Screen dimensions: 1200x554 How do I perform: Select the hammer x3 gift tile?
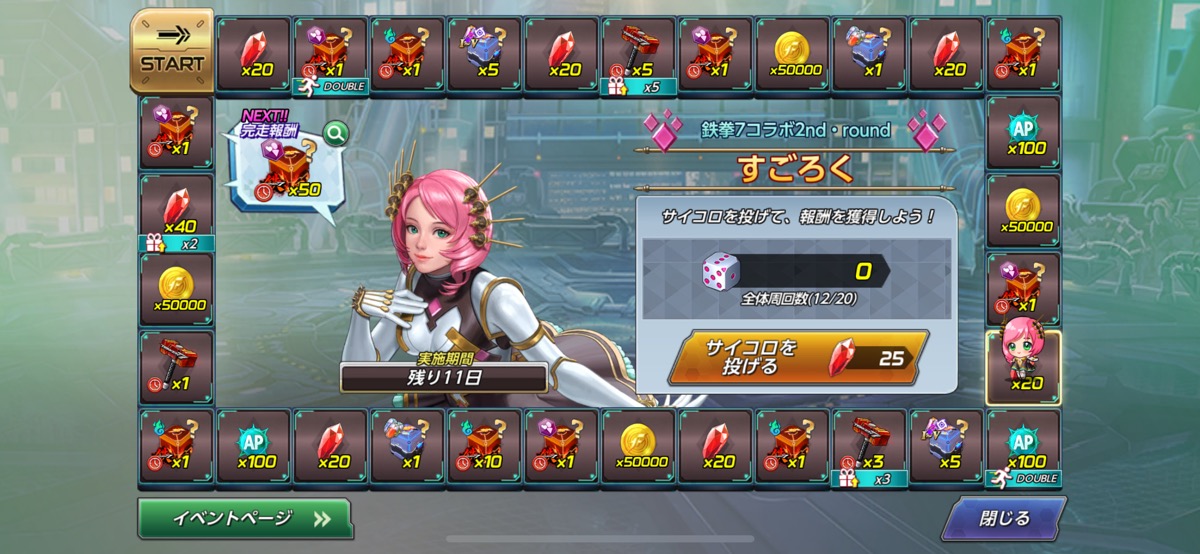tap(869, 446)
